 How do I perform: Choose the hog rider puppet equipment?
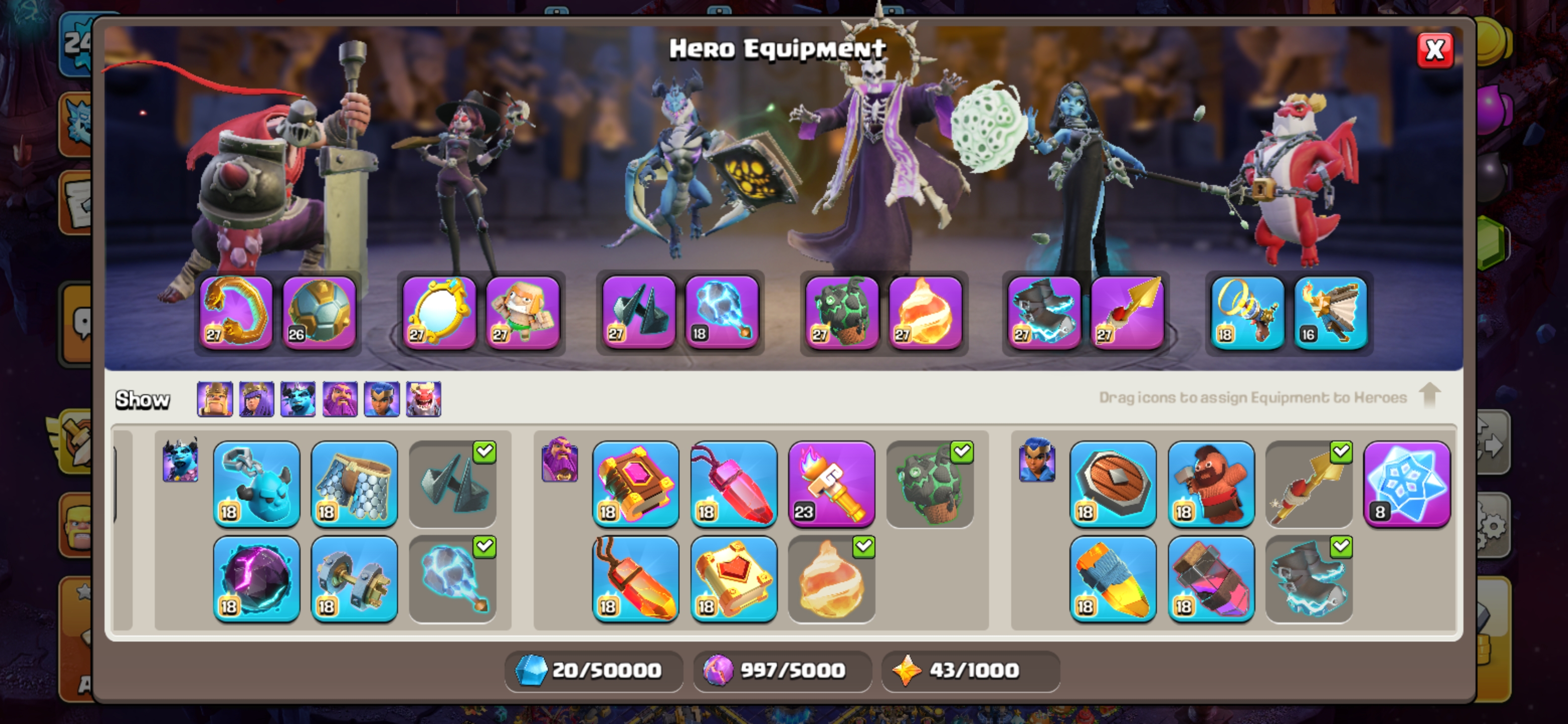[1211, 484]
